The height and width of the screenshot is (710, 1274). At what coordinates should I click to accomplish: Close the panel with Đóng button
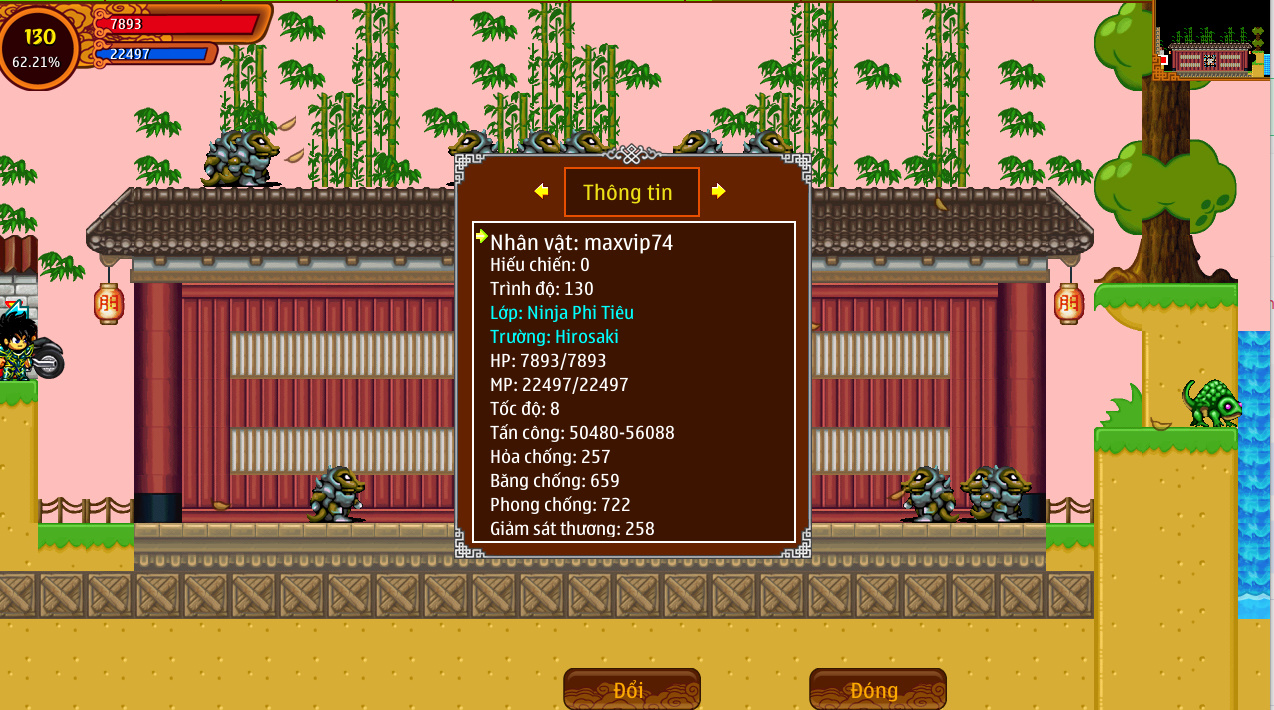tap(877, 690)
